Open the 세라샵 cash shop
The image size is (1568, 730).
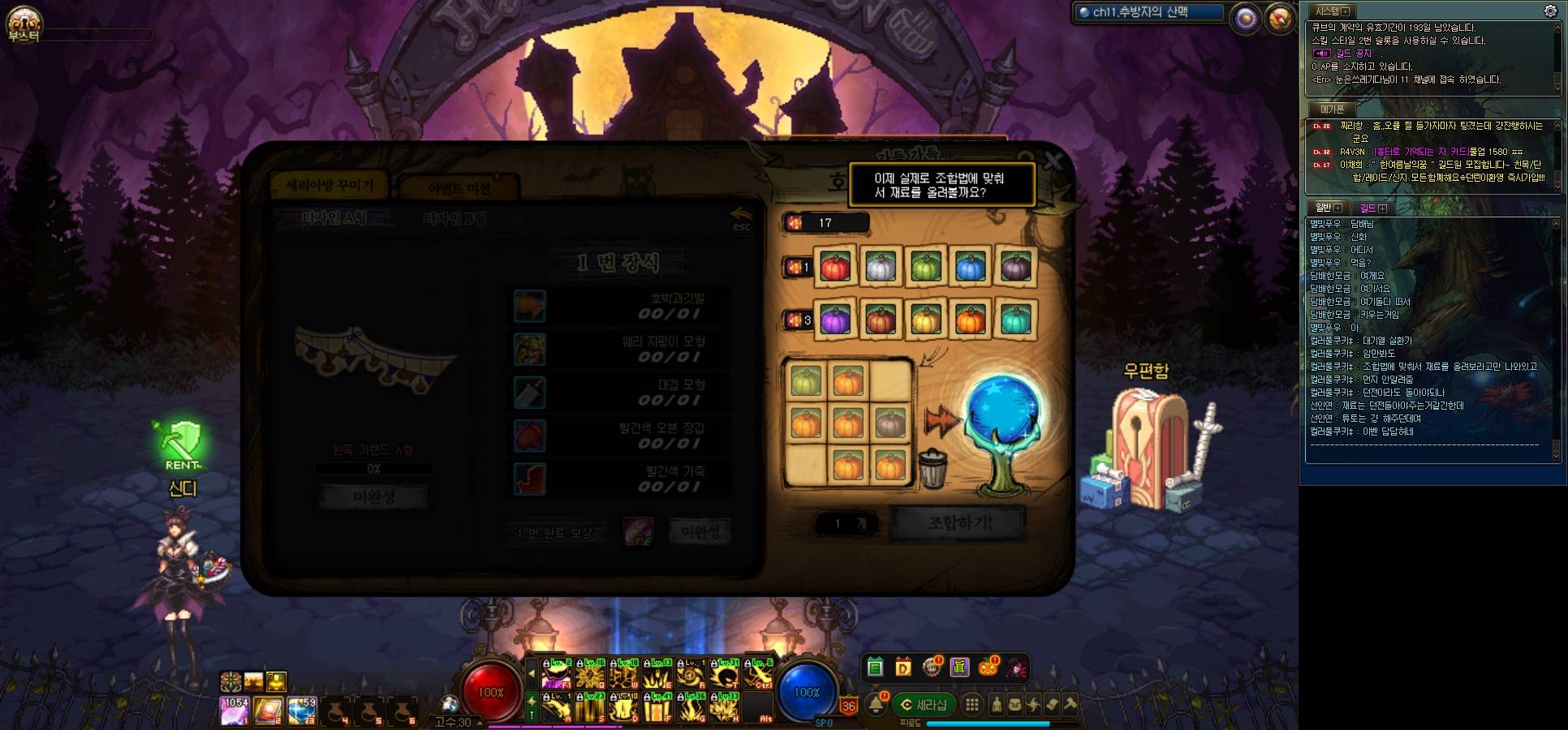pos(924,705)
